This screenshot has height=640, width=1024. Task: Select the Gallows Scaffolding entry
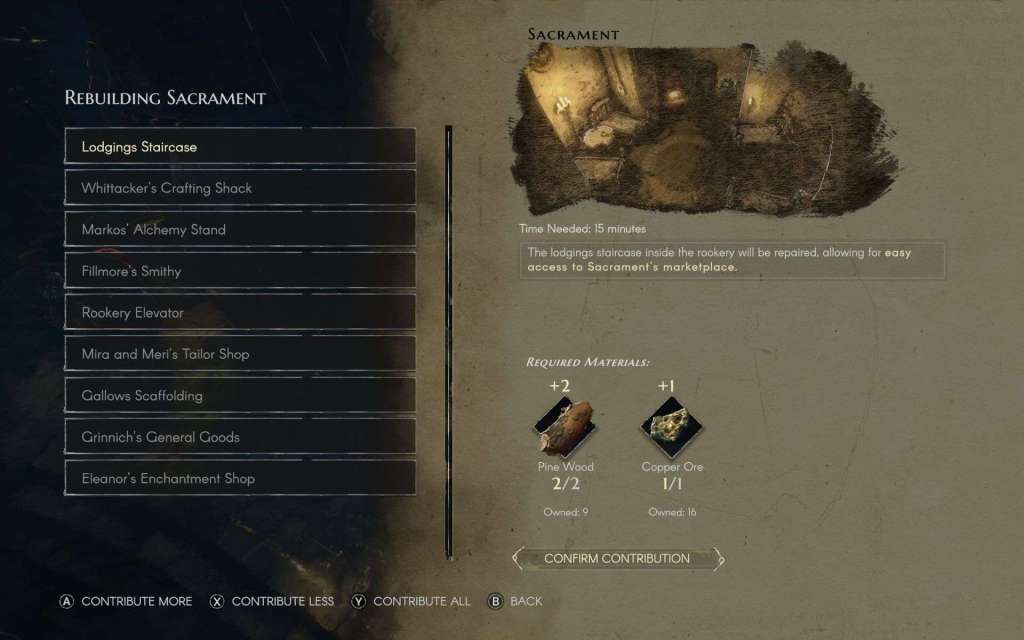click(240, 395)
